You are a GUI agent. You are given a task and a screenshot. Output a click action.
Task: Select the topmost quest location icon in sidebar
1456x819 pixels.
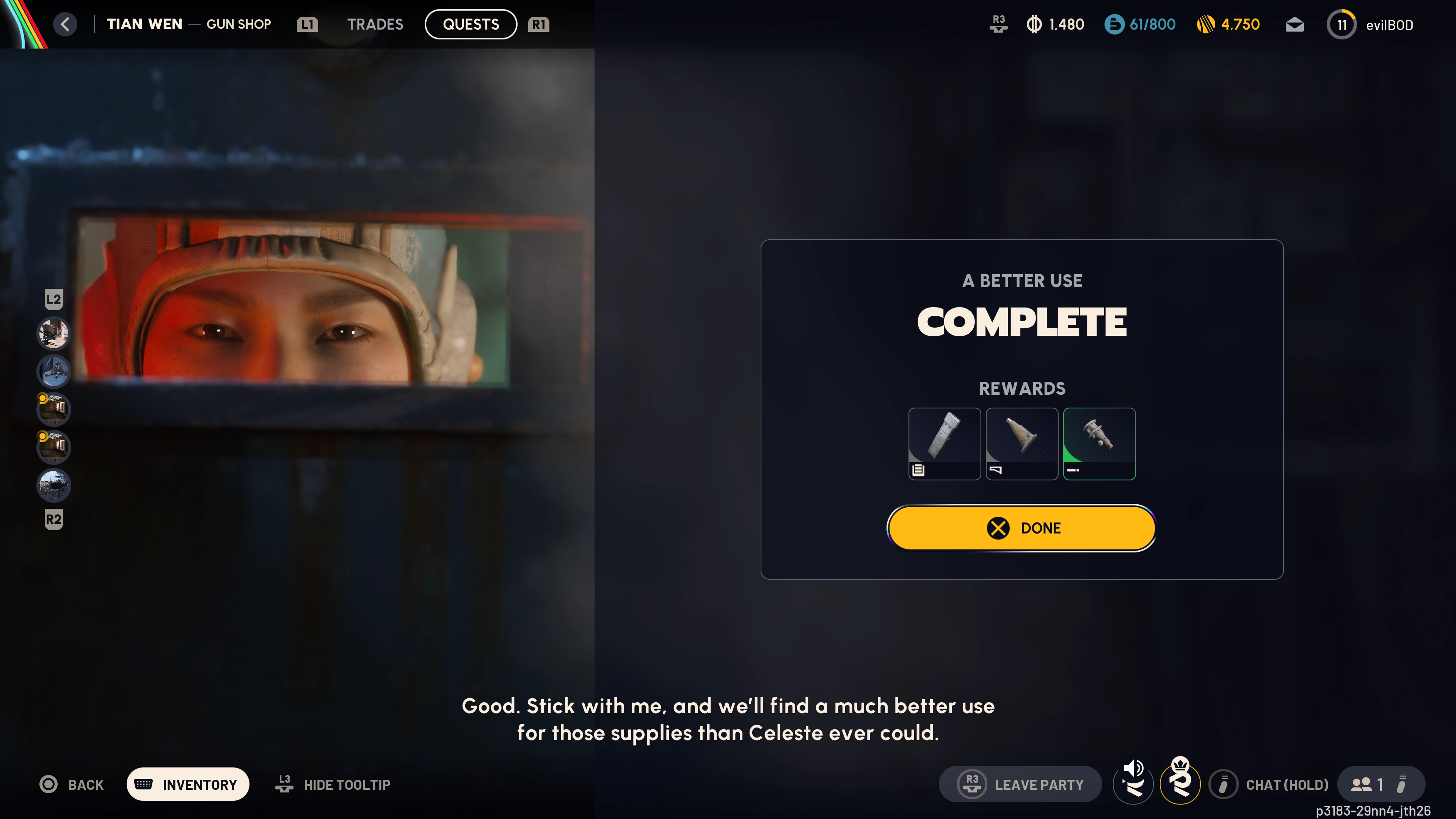[54, 334]
